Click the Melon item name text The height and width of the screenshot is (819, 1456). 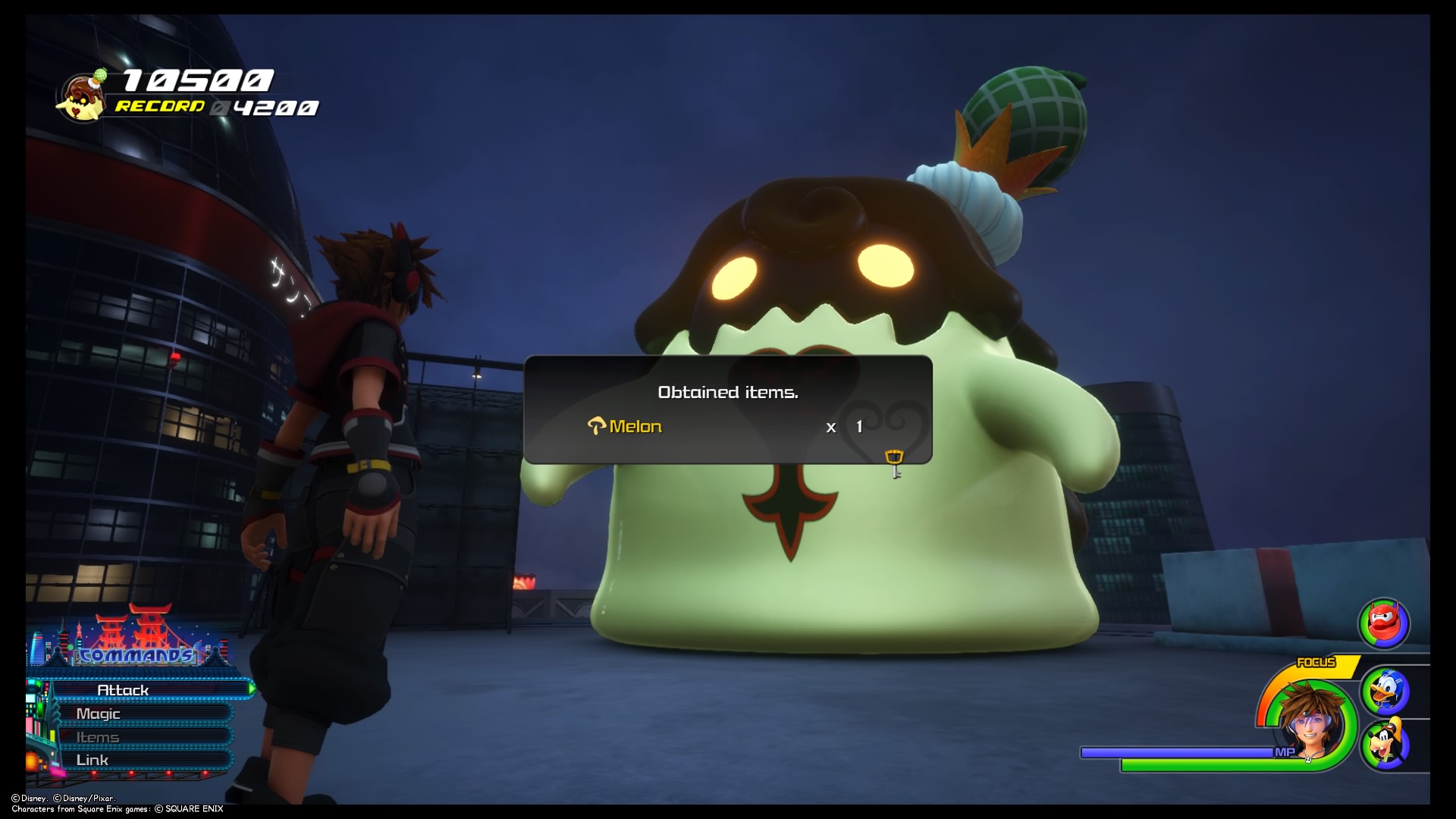(635, 426)
